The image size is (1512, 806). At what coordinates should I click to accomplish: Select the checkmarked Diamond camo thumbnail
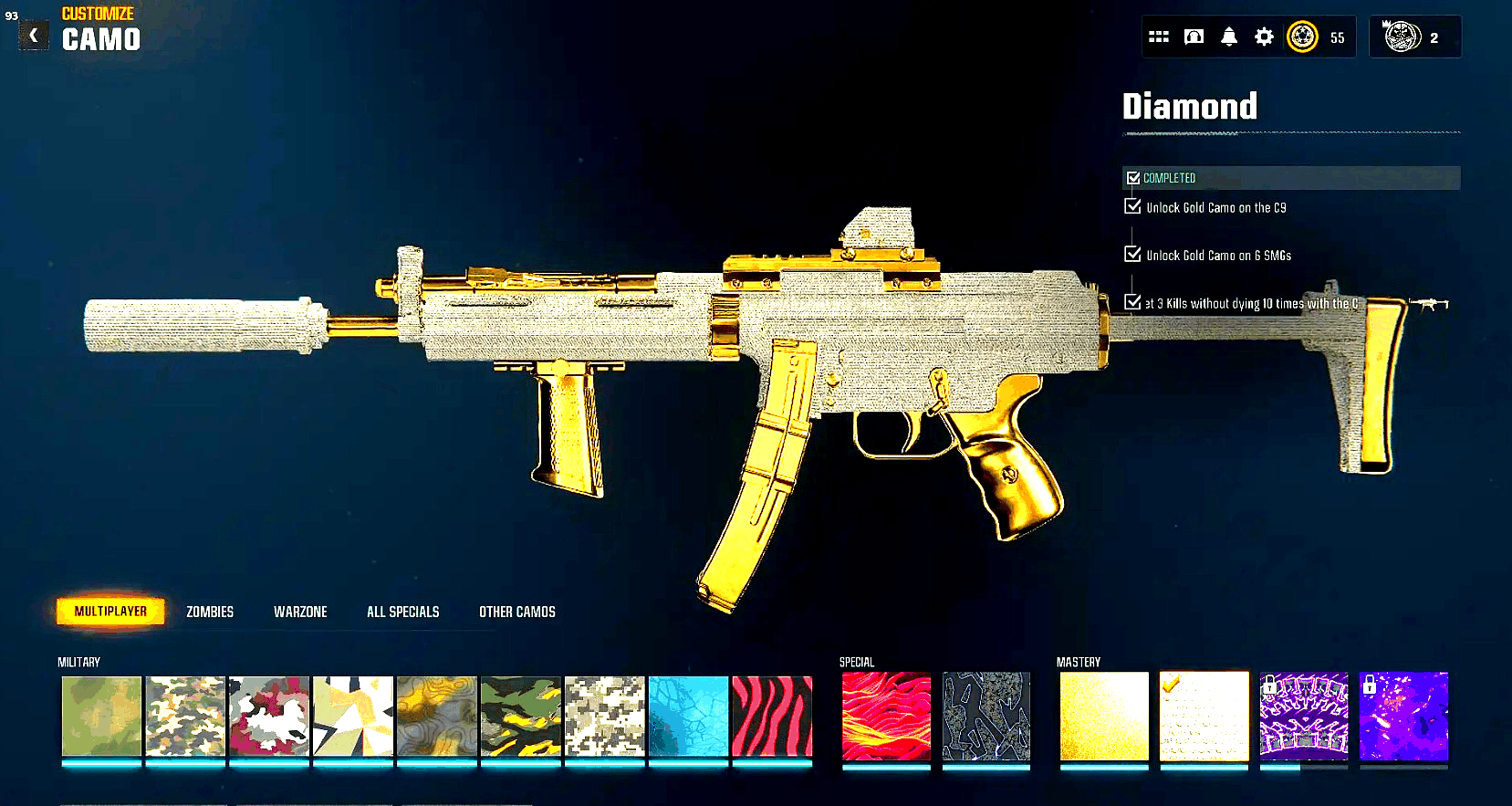coord(1204,717)
